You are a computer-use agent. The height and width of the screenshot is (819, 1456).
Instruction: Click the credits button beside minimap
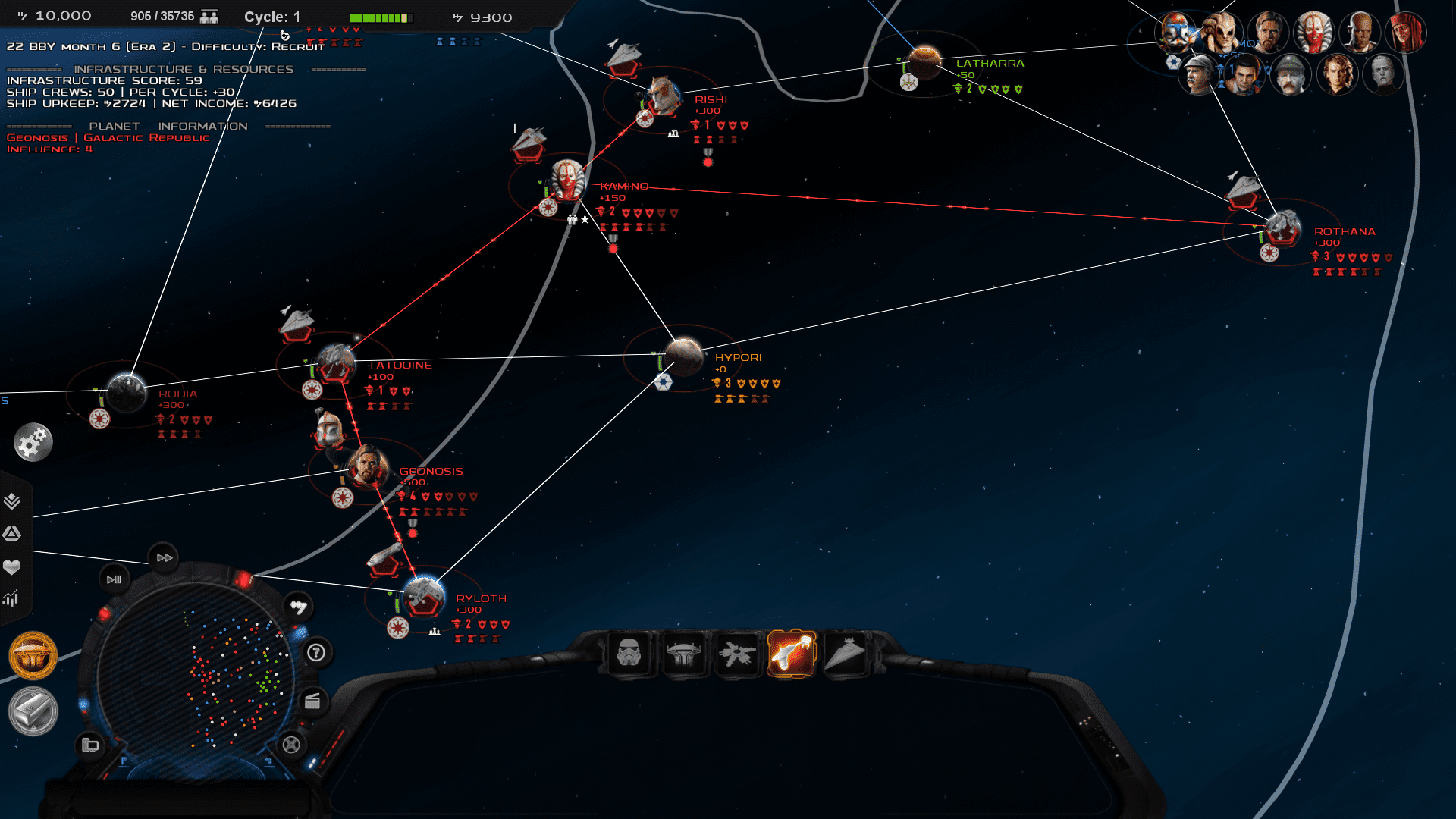298,607
